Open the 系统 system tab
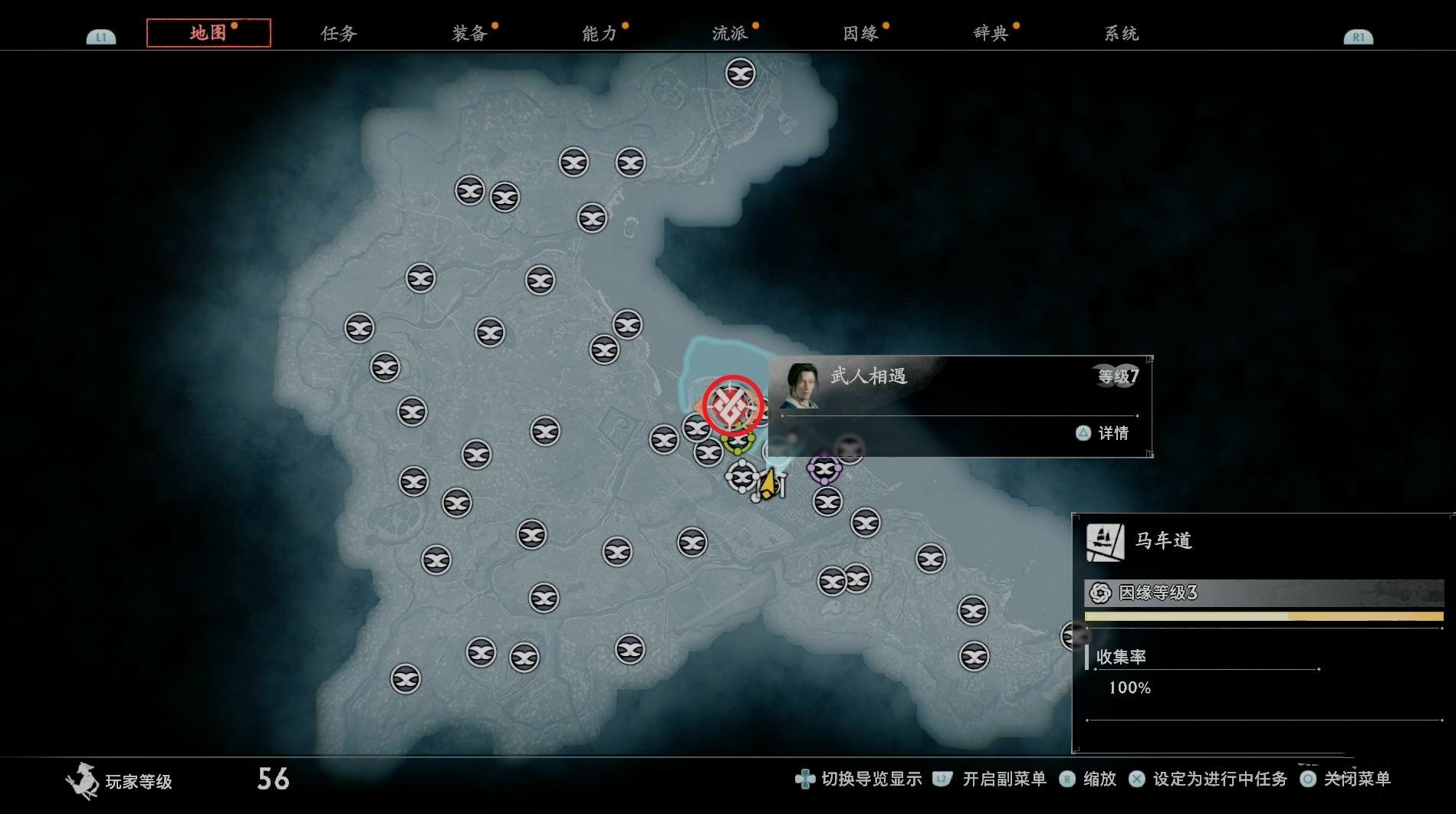 (x=1121, y=33)
